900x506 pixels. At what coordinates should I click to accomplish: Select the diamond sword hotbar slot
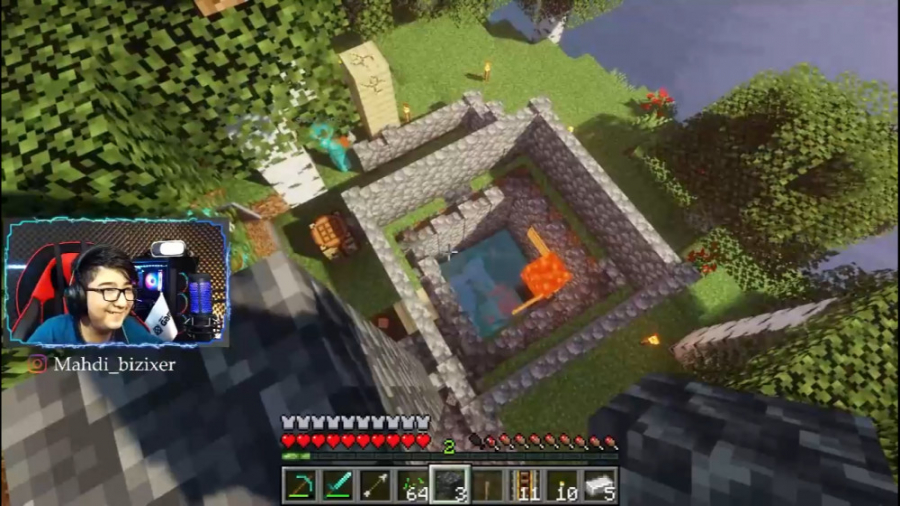point(337,485)
